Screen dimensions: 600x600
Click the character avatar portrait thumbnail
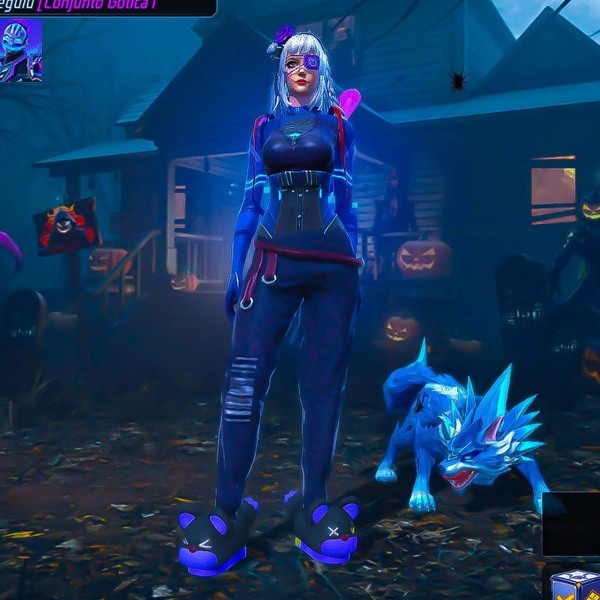click(20, 50)
